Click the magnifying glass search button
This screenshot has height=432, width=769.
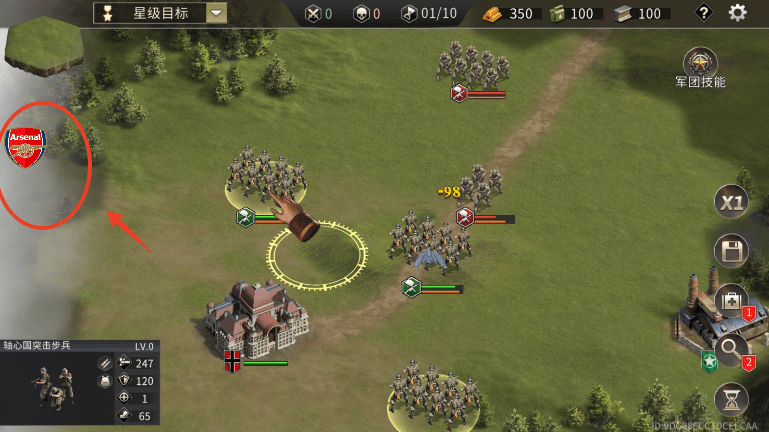coord(731,349)
